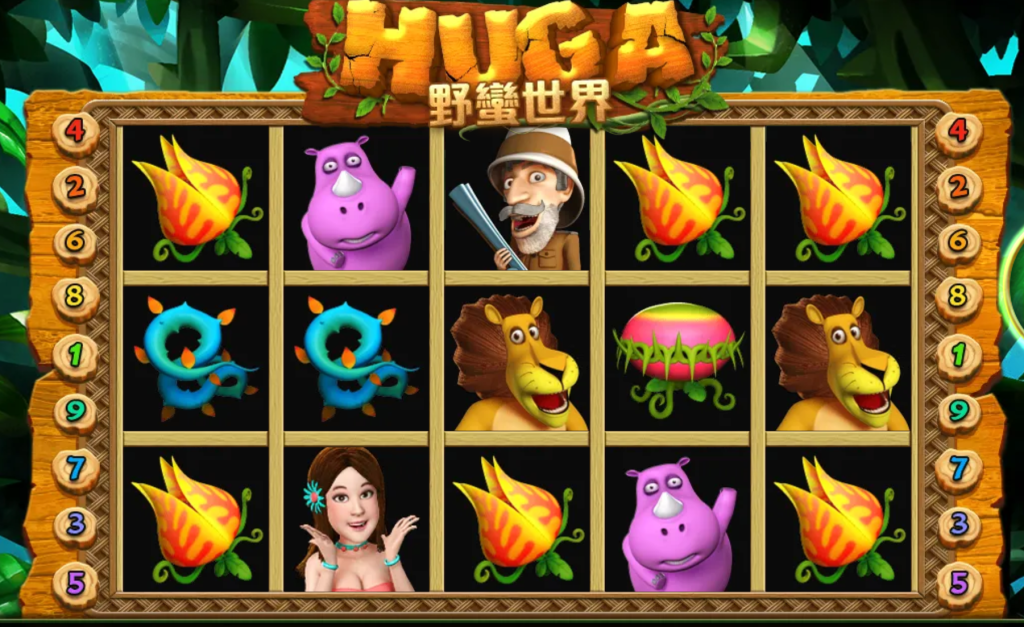Click the right-side payline 3 marker
The height and width of the screenshot is (627, 1024).
pos(959,524)
